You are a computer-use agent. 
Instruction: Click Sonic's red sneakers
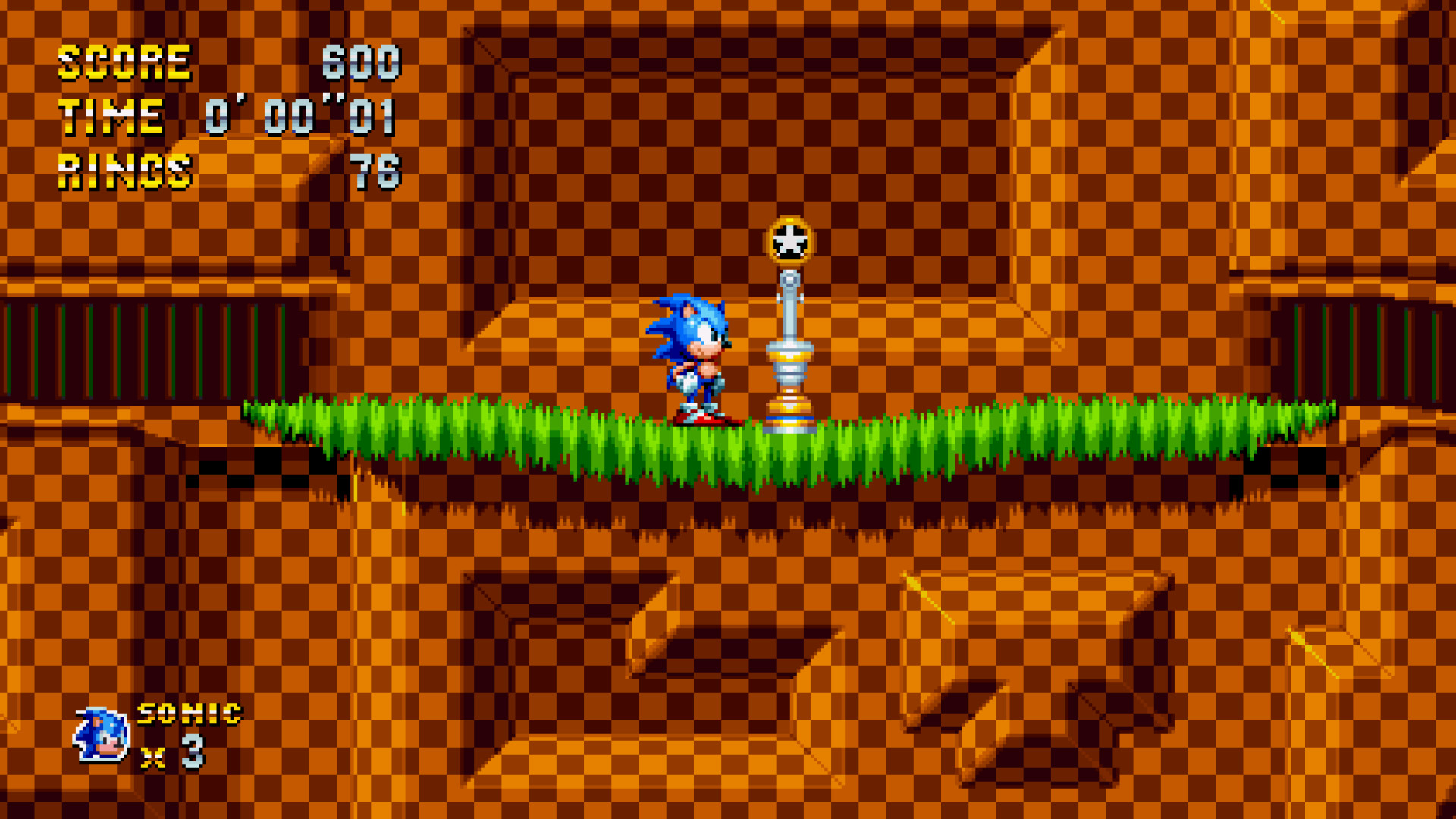point(701,417)
